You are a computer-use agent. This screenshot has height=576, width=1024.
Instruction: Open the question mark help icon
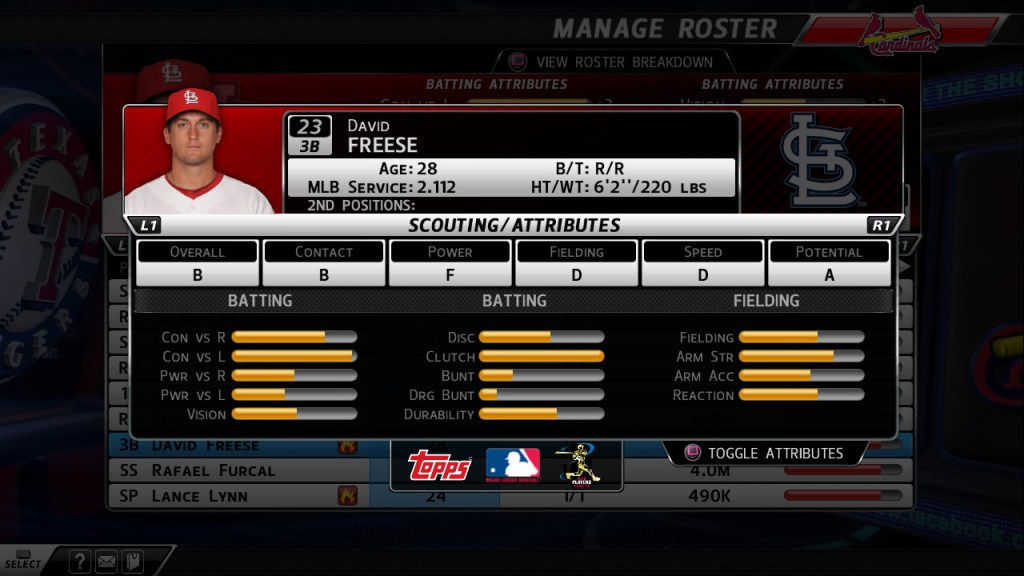[x=80, y=562]
